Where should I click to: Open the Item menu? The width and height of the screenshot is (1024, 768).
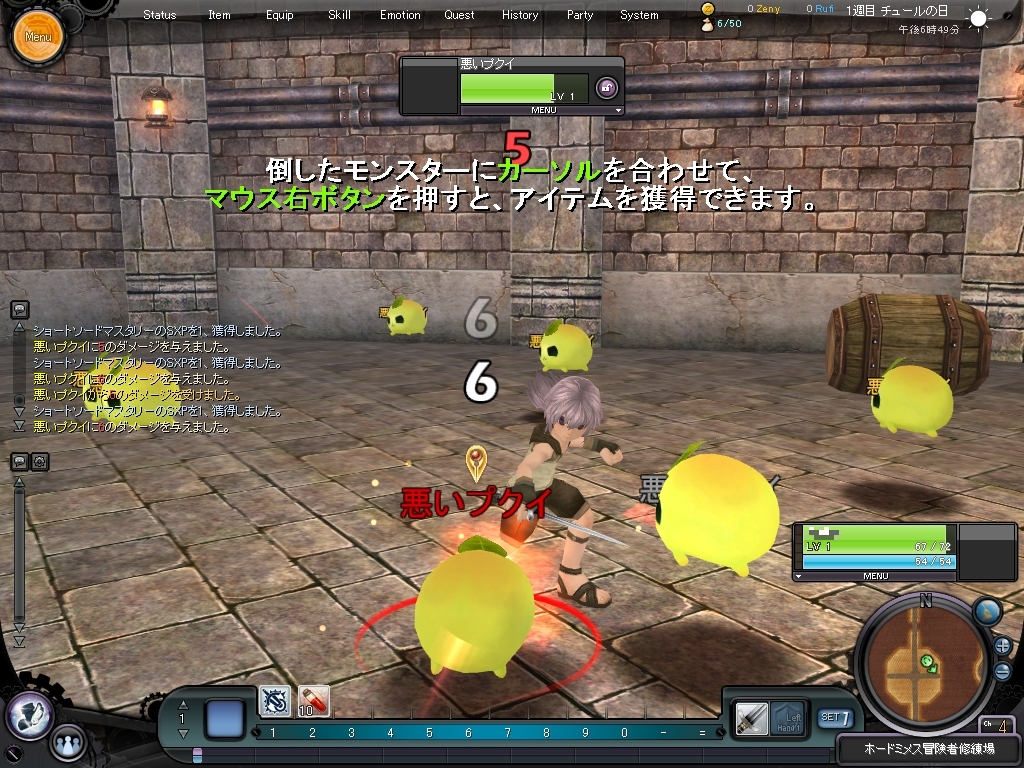click(x=219, y=15)
